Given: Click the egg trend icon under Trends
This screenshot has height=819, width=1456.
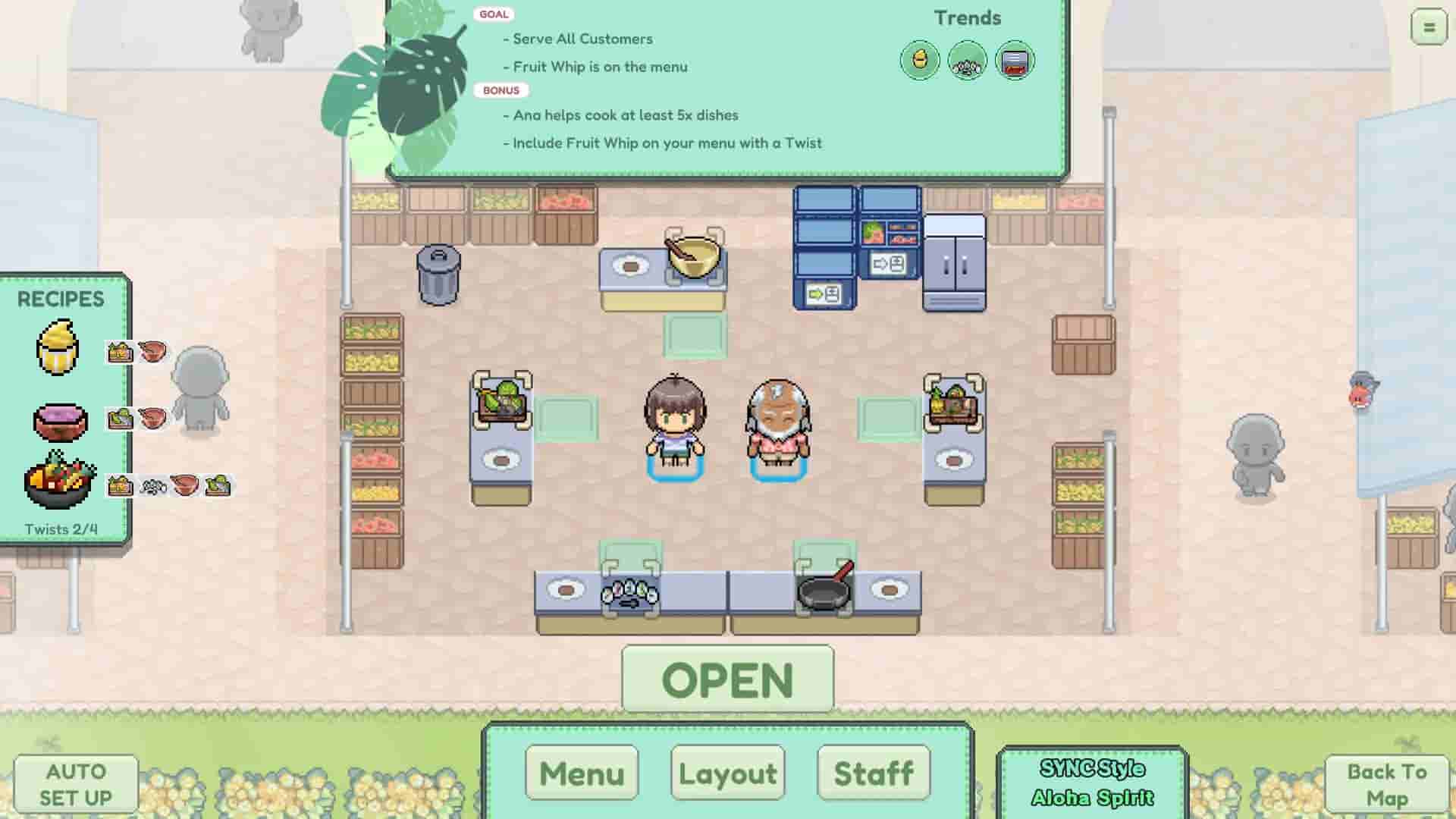Looking at the screenshot, I should point(920,59).
